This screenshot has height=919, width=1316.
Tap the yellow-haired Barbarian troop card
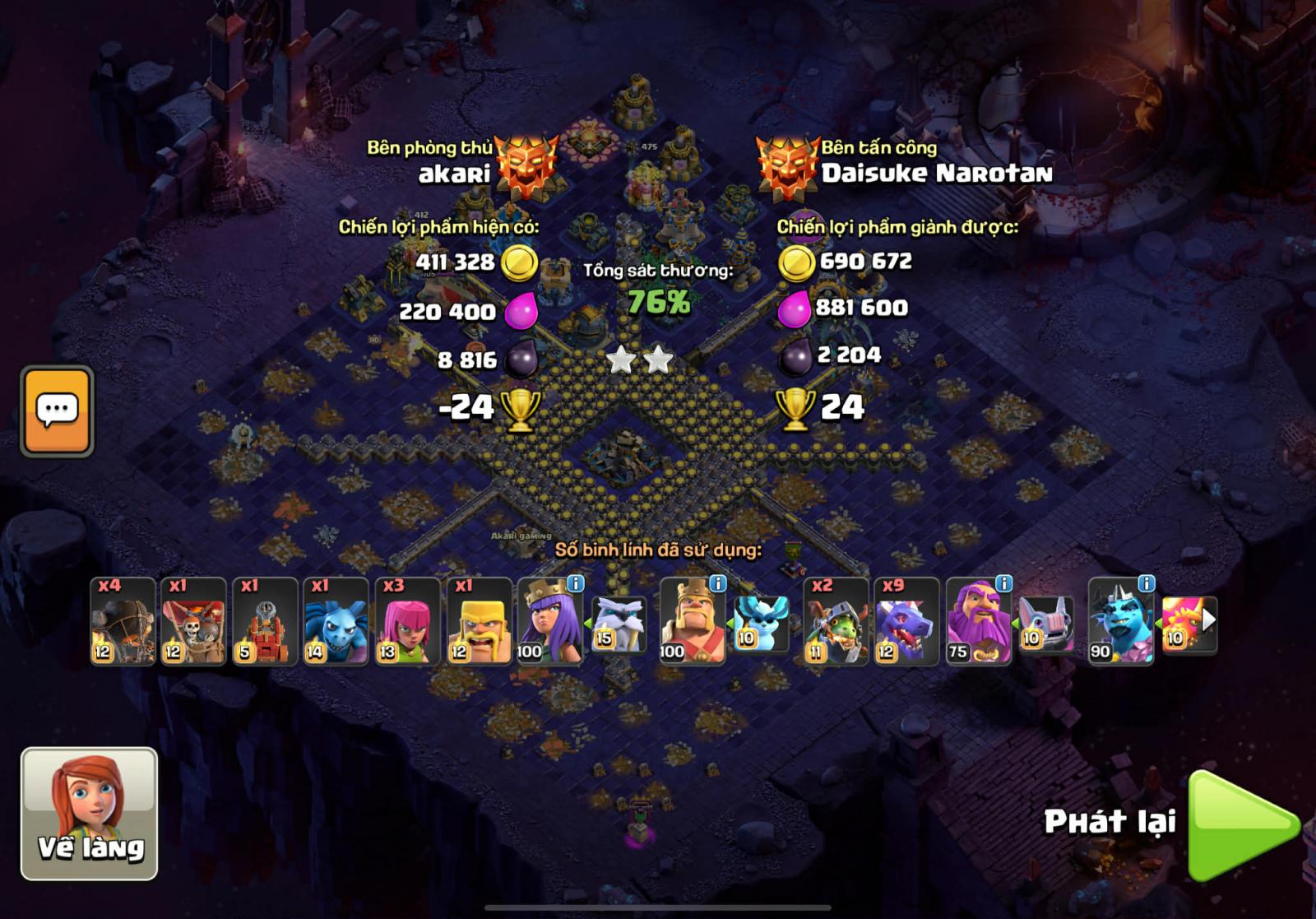click(x=479, y=621)
